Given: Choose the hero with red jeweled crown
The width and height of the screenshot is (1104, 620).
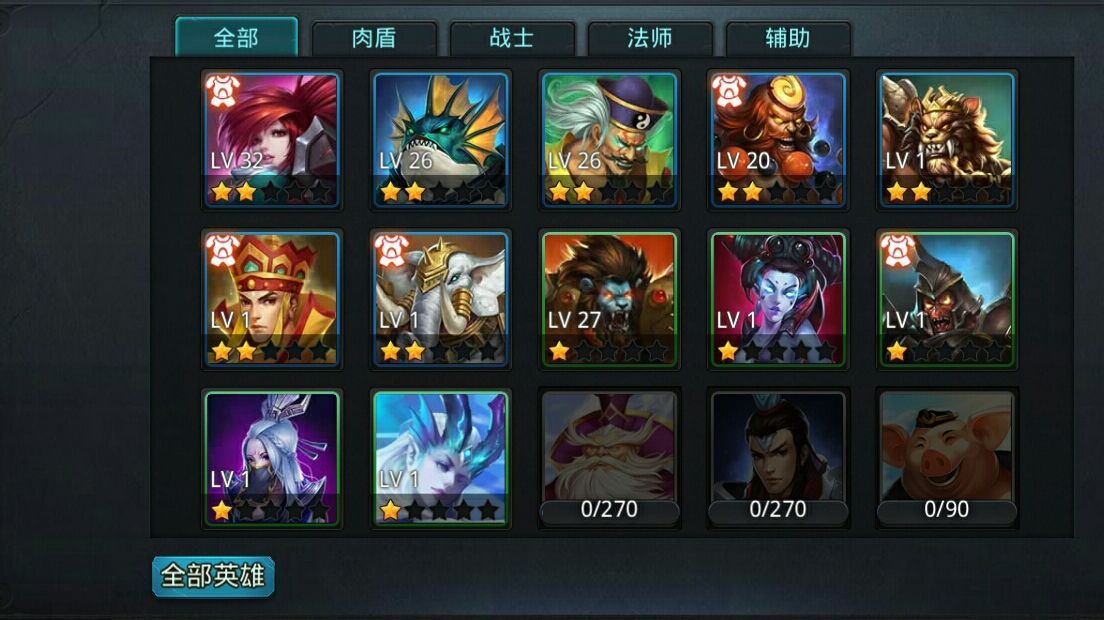Looking at the screenshot, I should (x=272, y=299).
